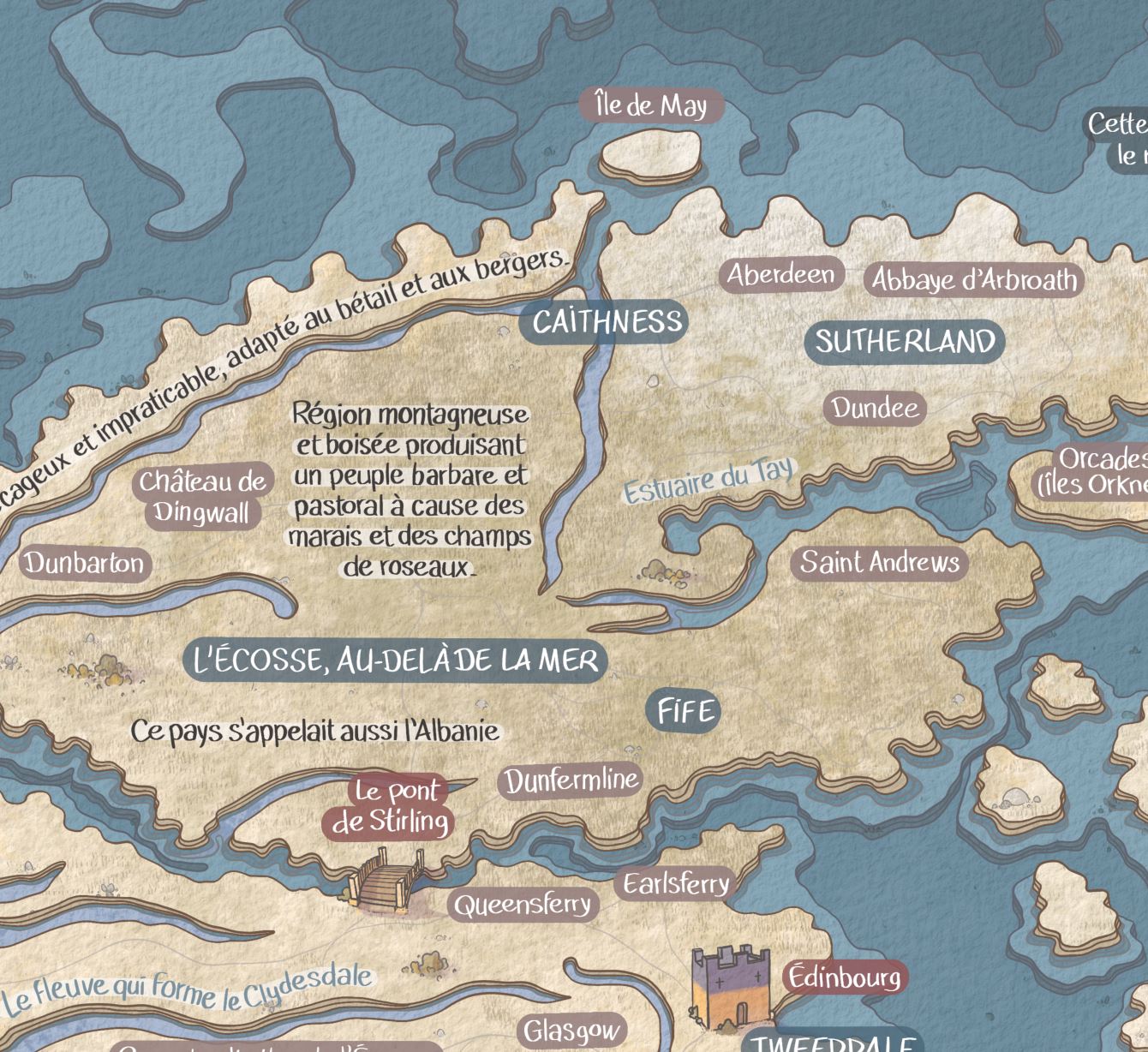Select the Île de May map label
Viewport: 1148px width, 1052px height.
(651, 106)
